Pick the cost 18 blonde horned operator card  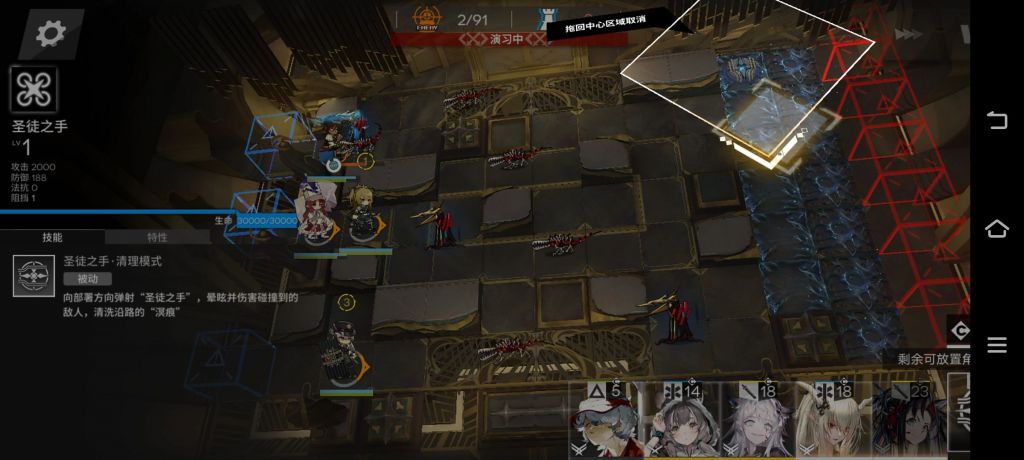coord(831,420)
